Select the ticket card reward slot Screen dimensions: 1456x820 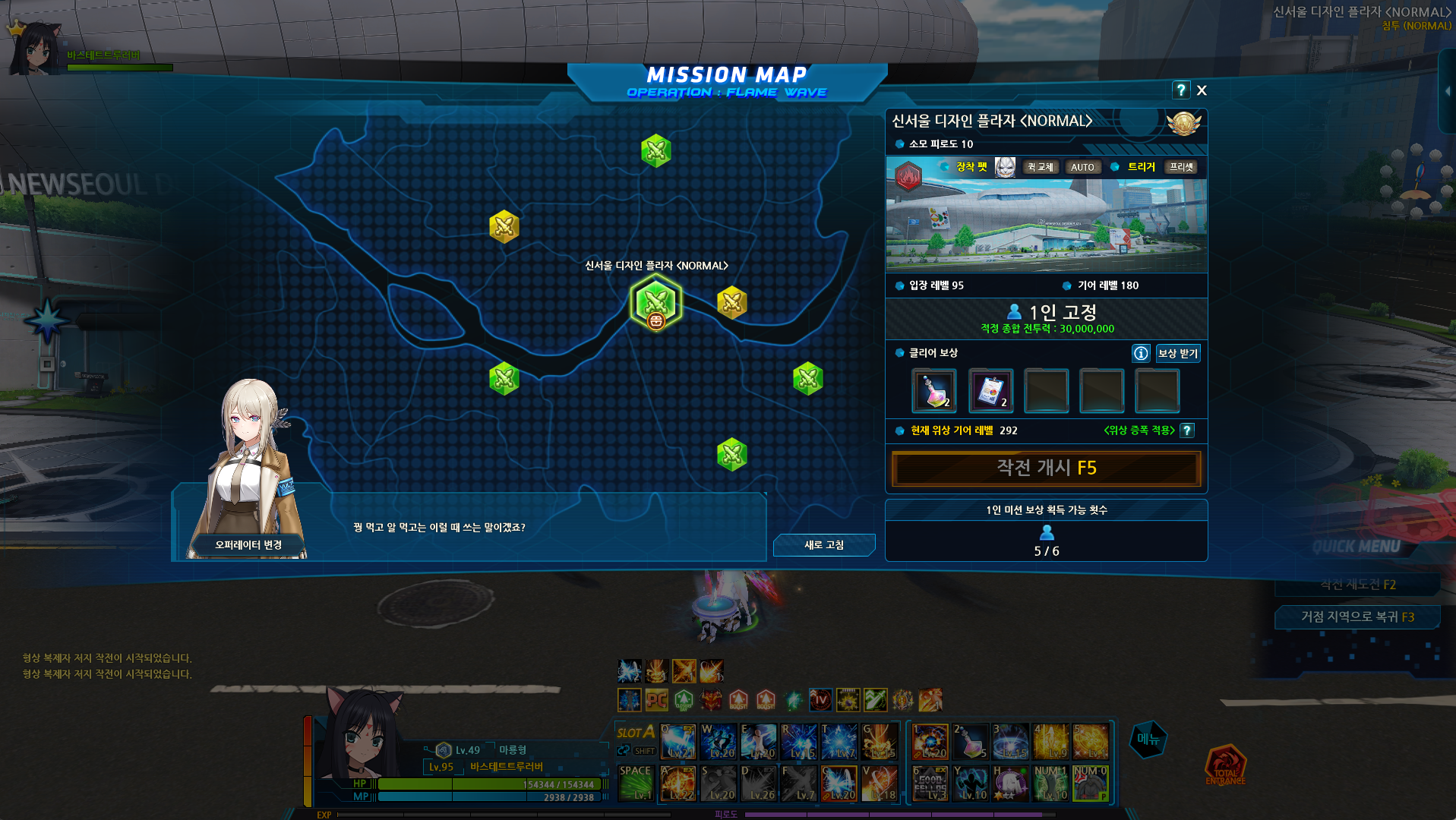990,390
